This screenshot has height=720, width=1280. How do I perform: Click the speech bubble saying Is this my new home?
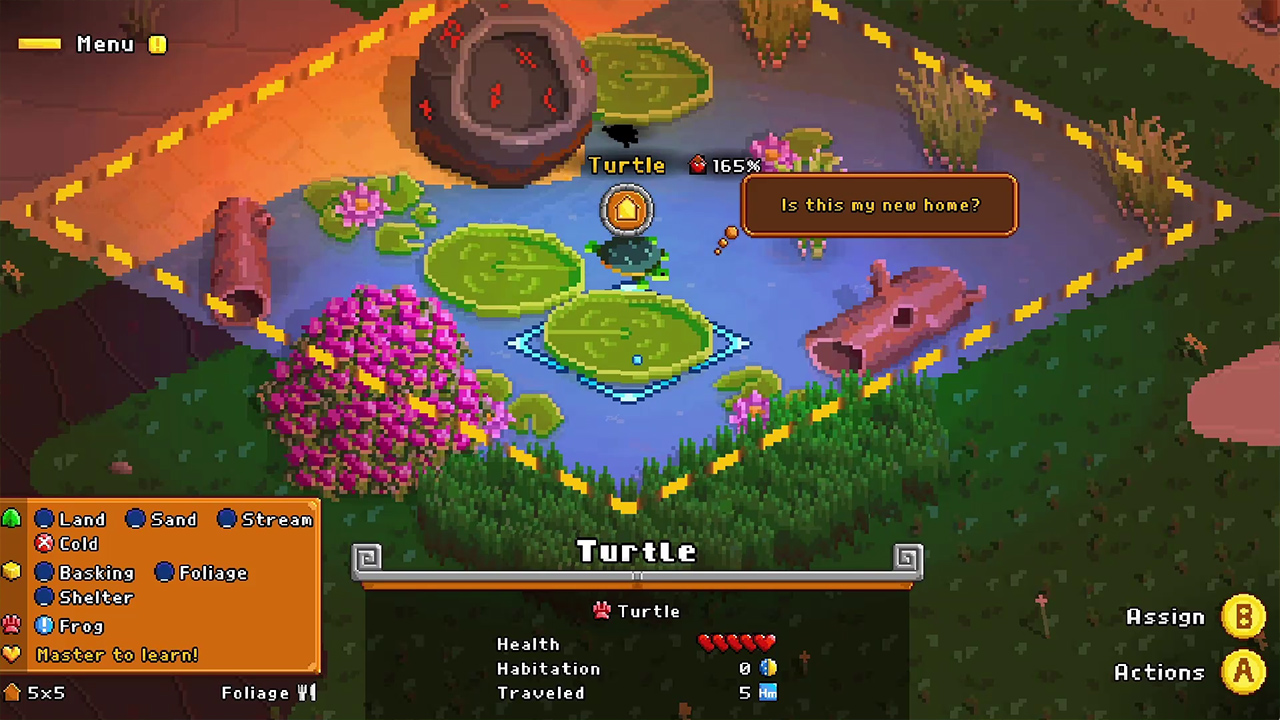coord(879,205)
